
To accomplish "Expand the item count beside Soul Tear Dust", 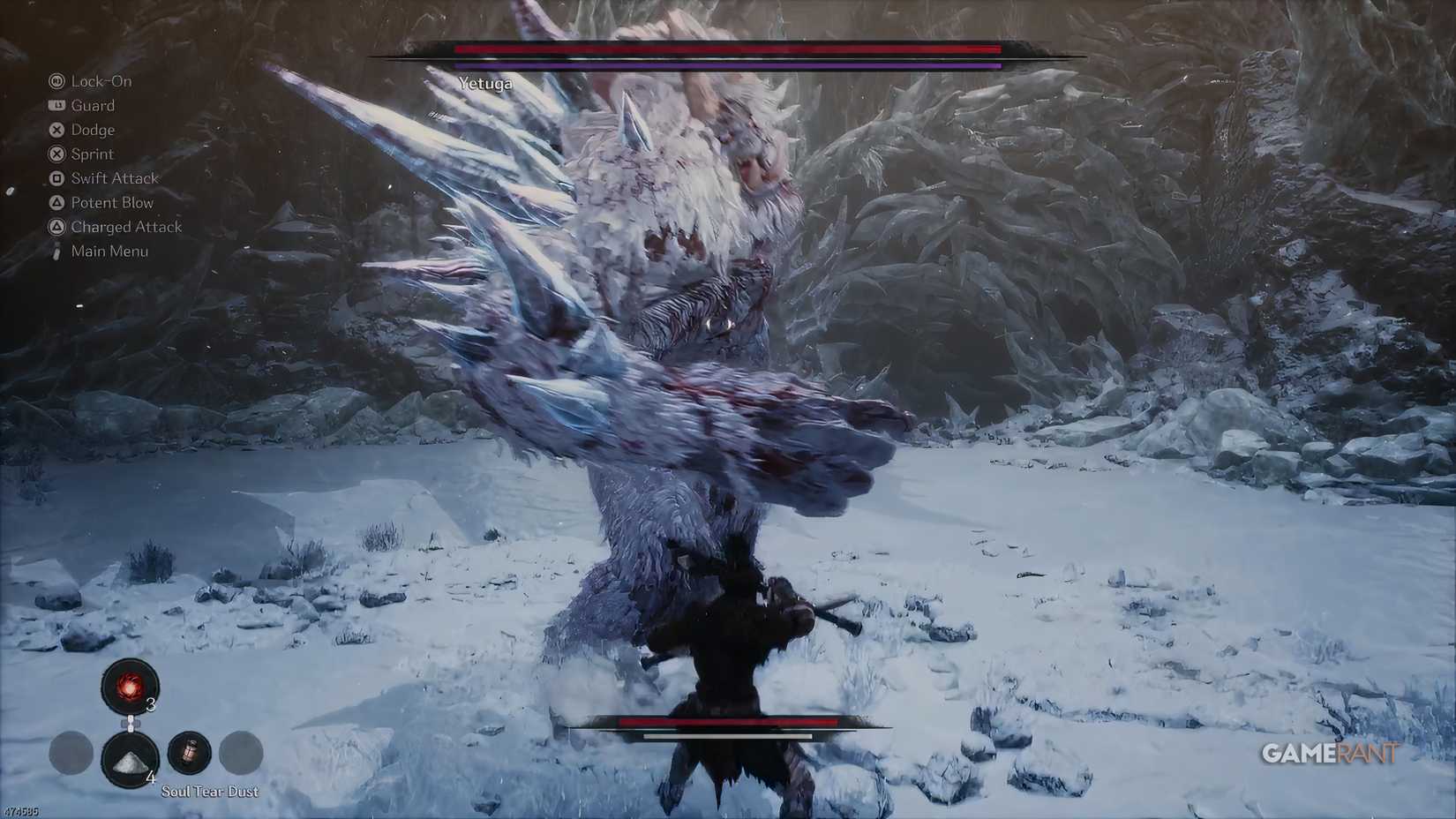I will coord(151,778).
